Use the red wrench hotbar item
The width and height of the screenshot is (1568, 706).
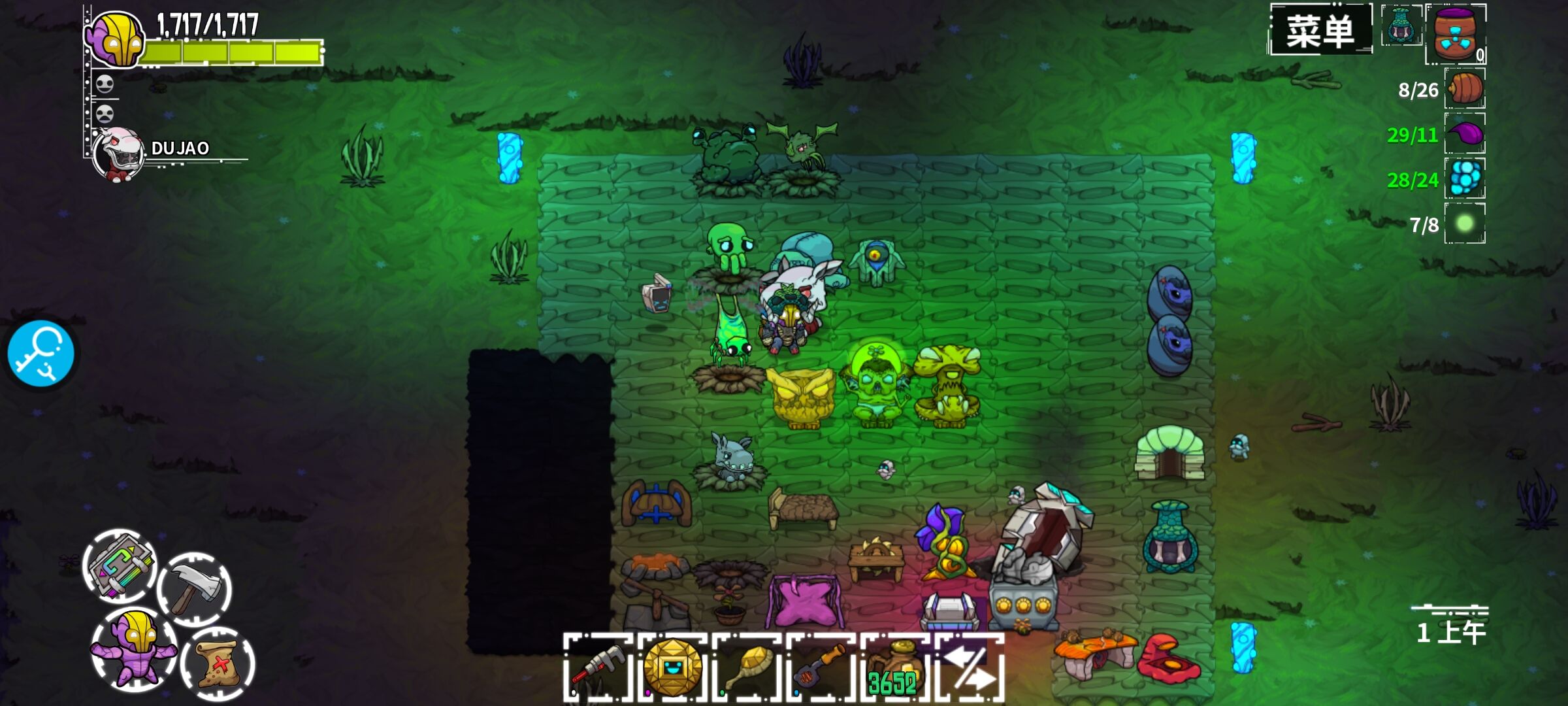coord(598,668)
